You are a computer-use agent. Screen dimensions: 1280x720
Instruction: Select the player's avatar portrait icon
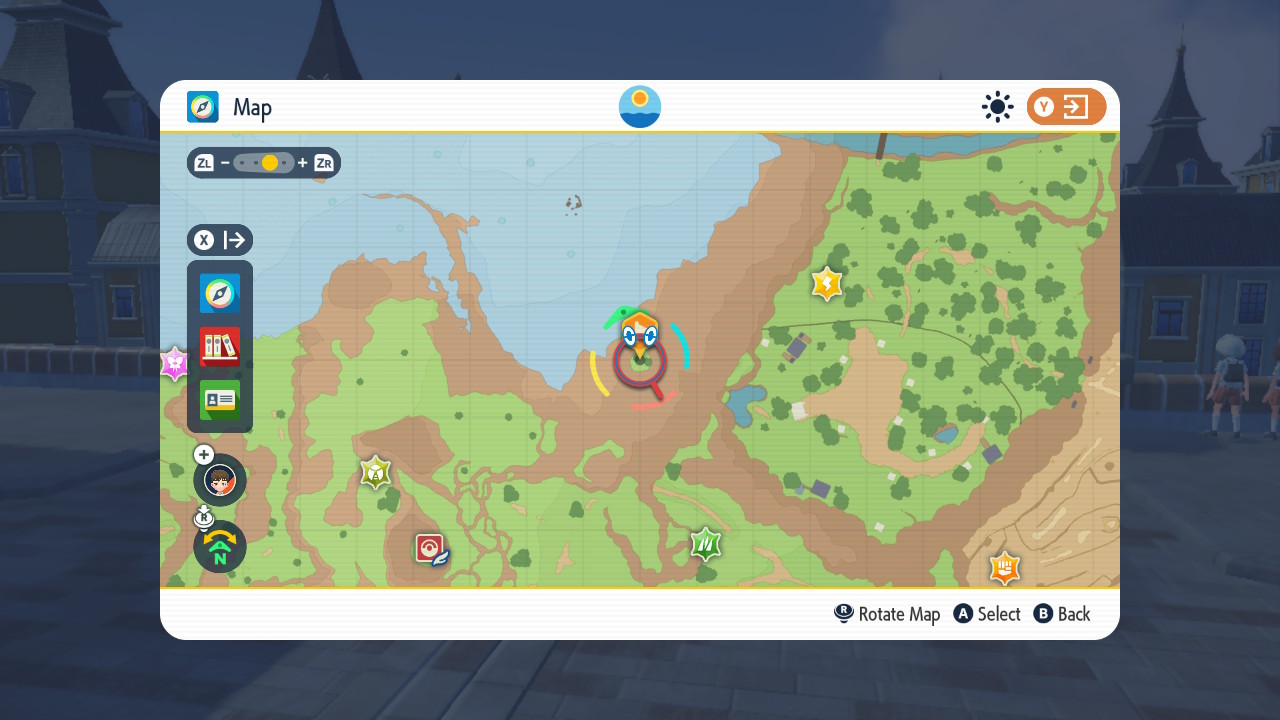coord(219,480)
